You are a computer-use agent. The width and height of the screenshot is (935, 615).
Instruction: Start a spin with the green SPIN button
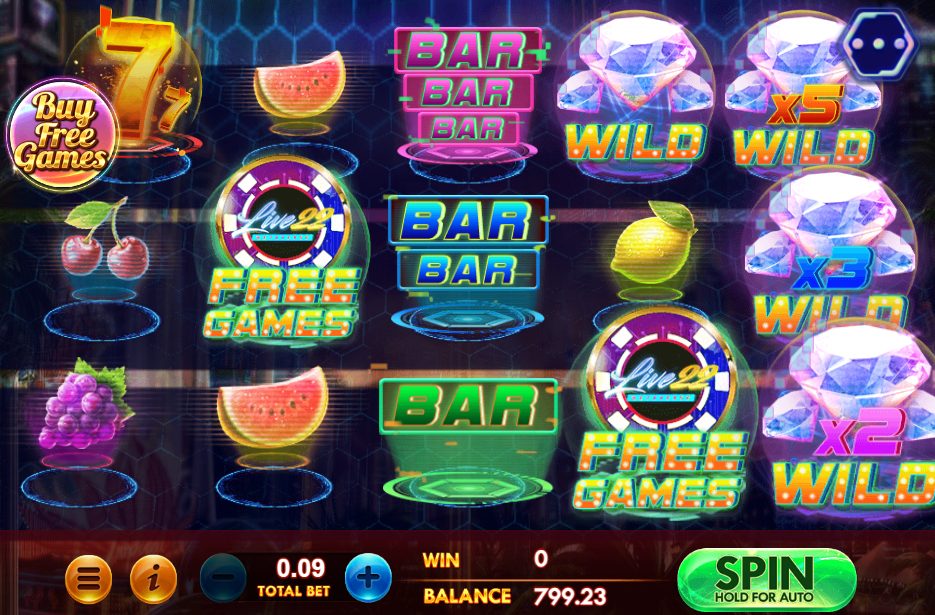(x=766, y=578)
